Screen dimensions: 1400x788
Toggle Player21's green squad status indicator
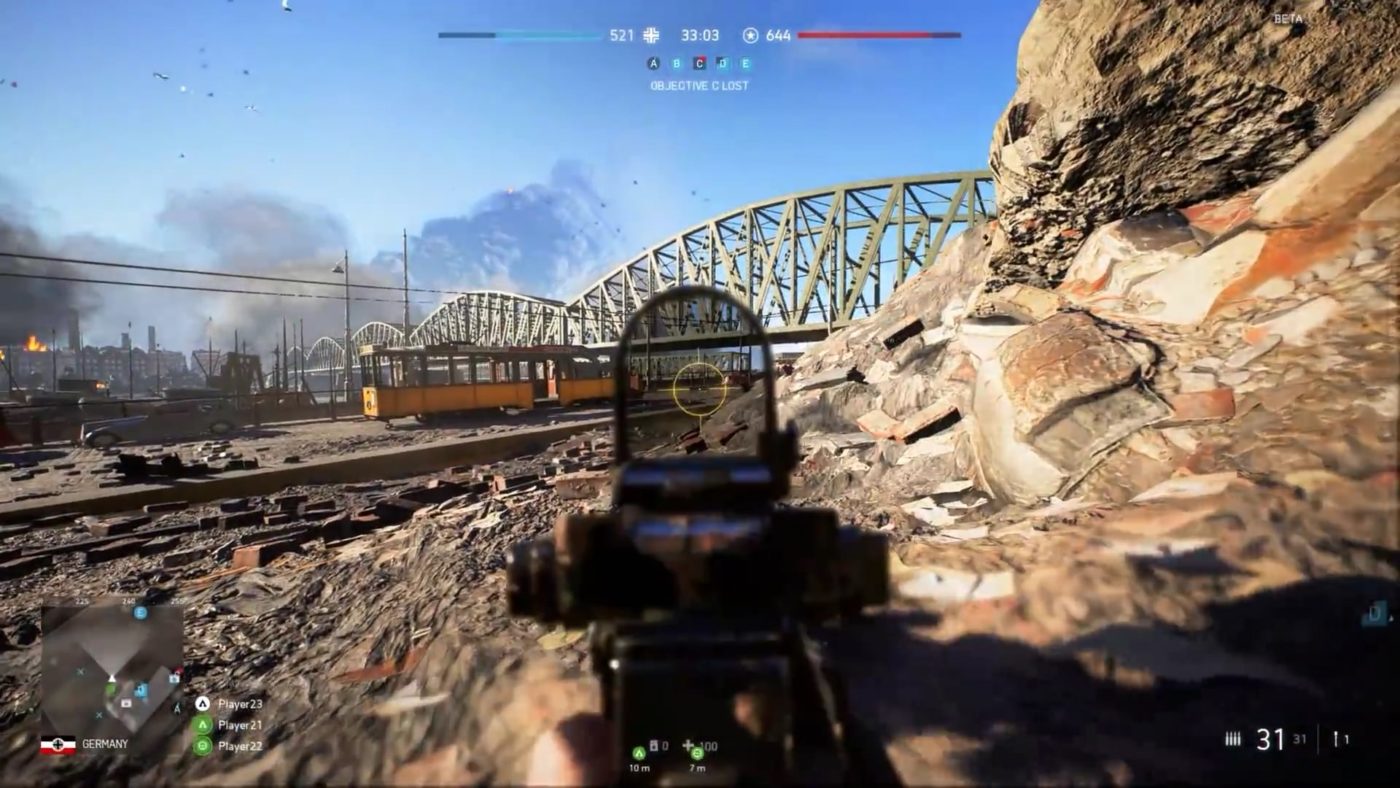pos(203,725)
